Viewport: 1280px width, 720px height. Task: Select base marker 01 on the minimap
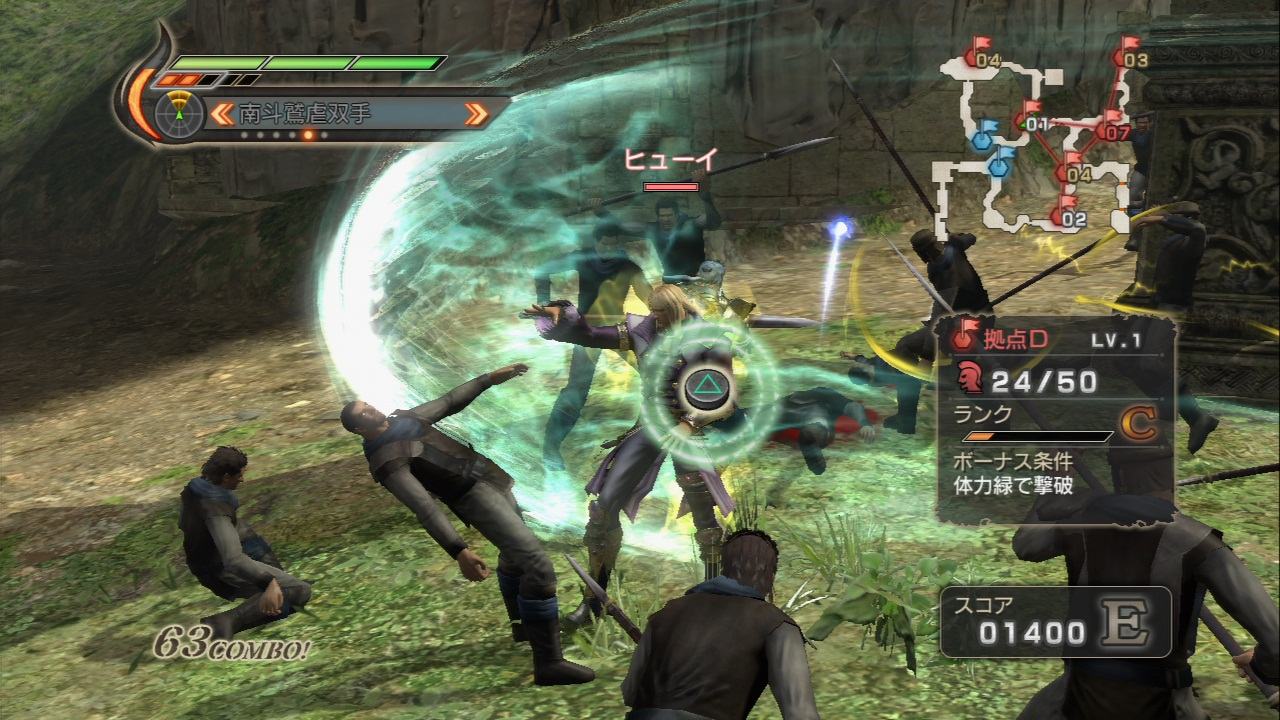(1033, 121)
